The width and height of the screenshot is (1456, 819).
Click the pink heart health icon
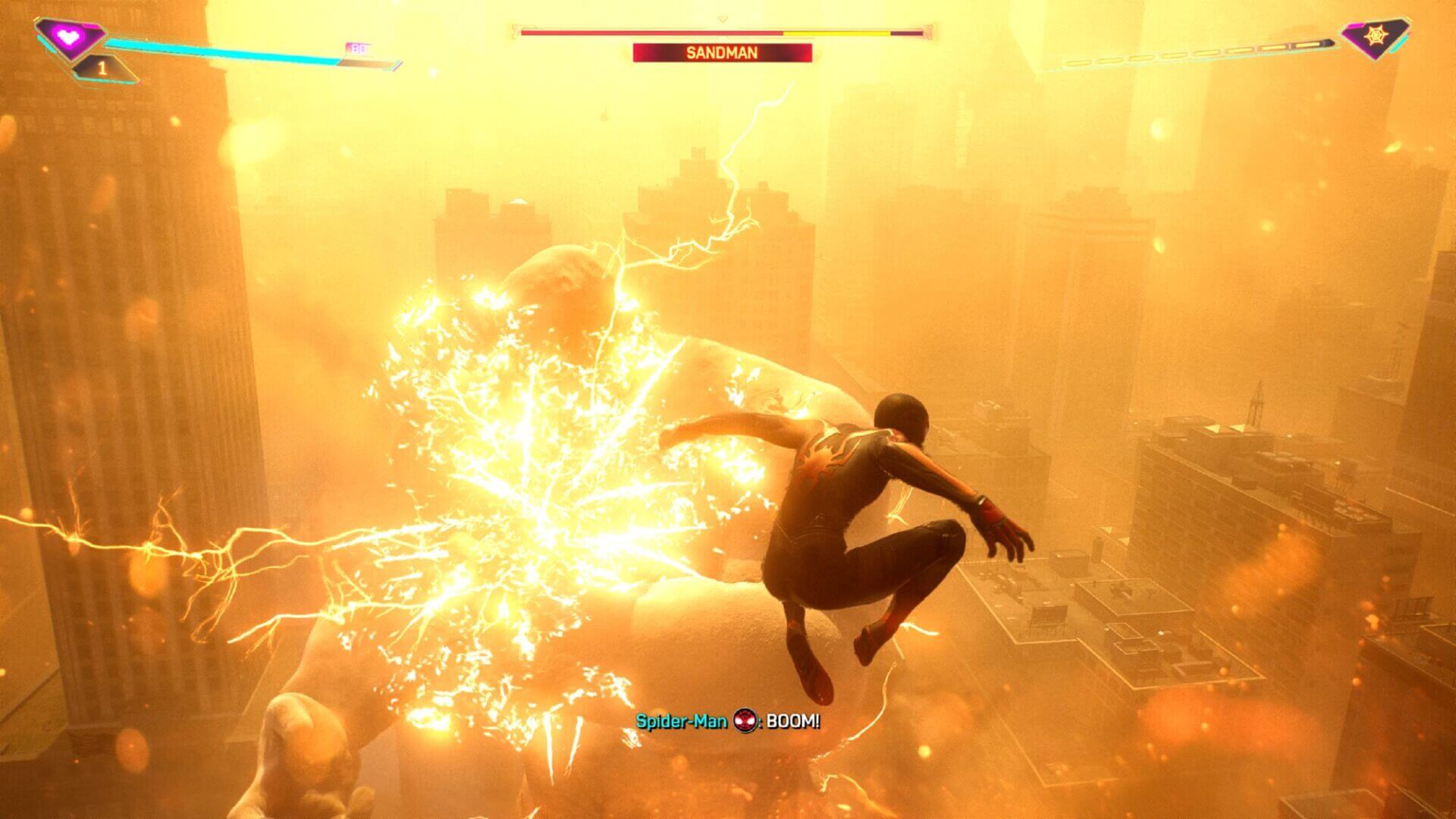(x=70, y=36)
